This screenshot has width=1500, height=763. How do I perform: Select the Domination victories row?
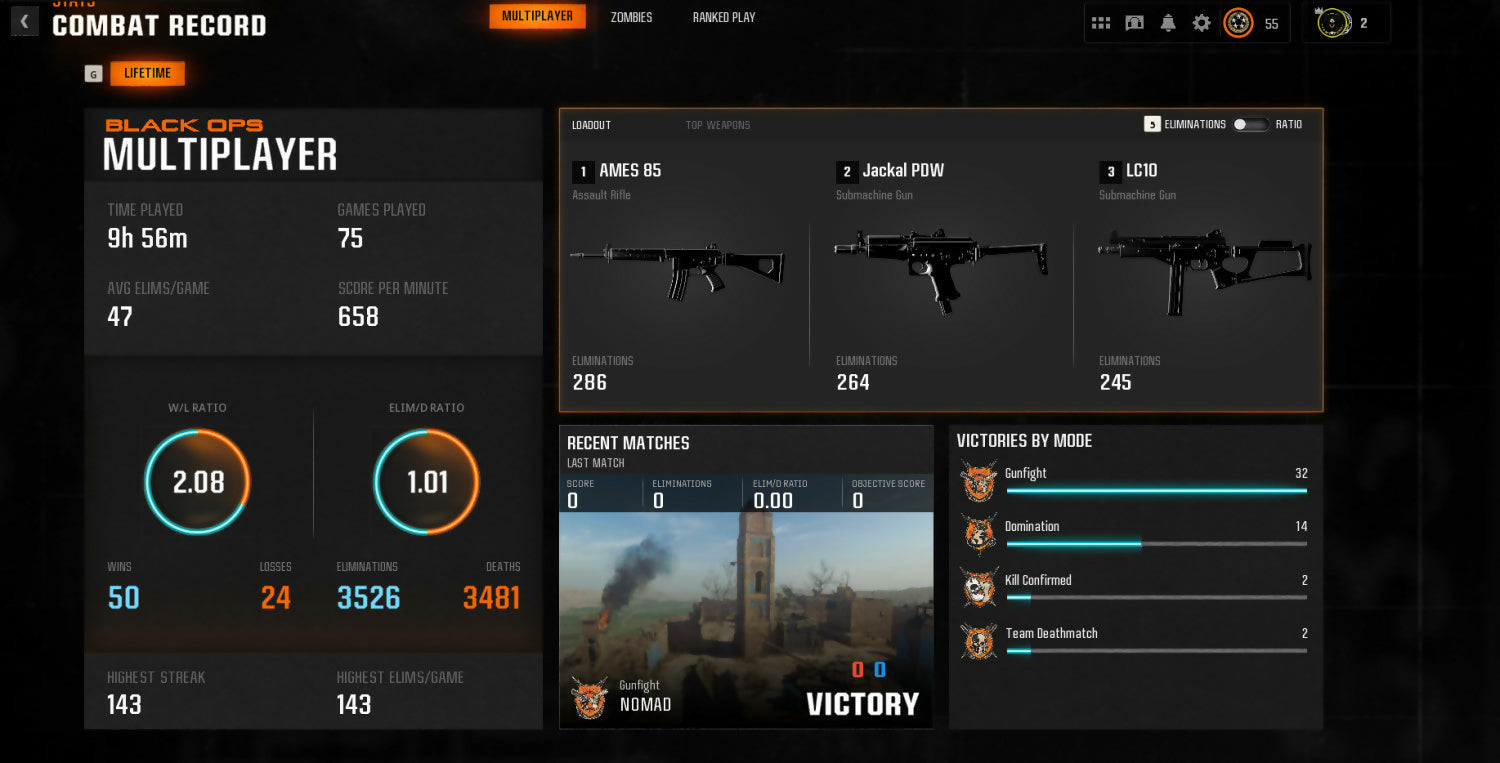[x=1135, y=534]
